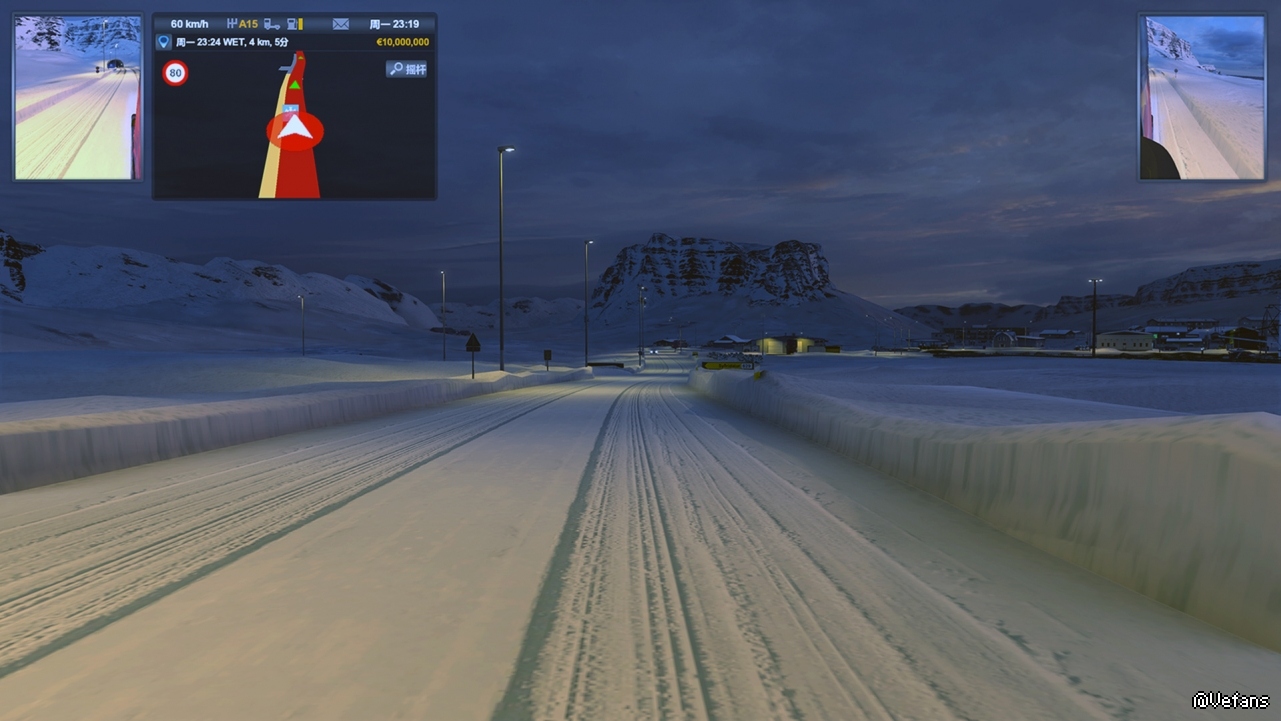This screenshot has width=1281, height=721.
Task: Open the mail envelope icon
Action: pyautogui.click(x=341, y=24)
